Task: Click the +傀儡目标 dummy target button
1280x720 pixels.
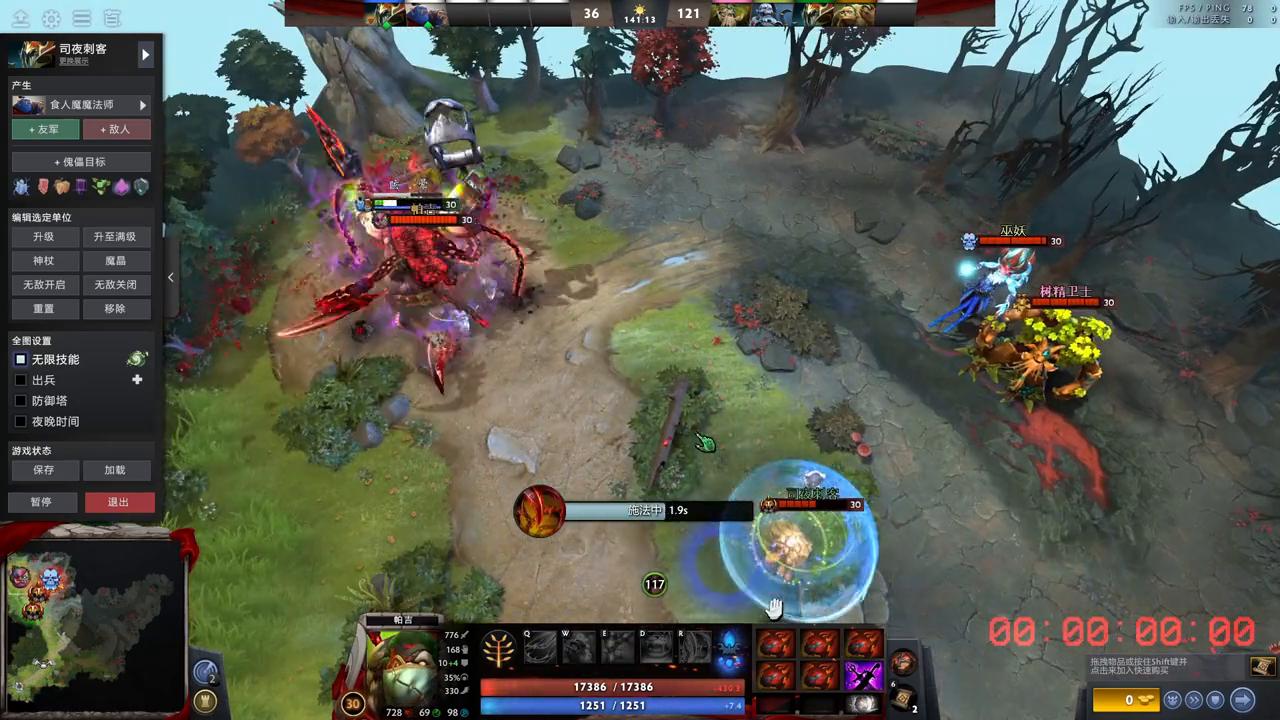Action: (x=80, y=161)
